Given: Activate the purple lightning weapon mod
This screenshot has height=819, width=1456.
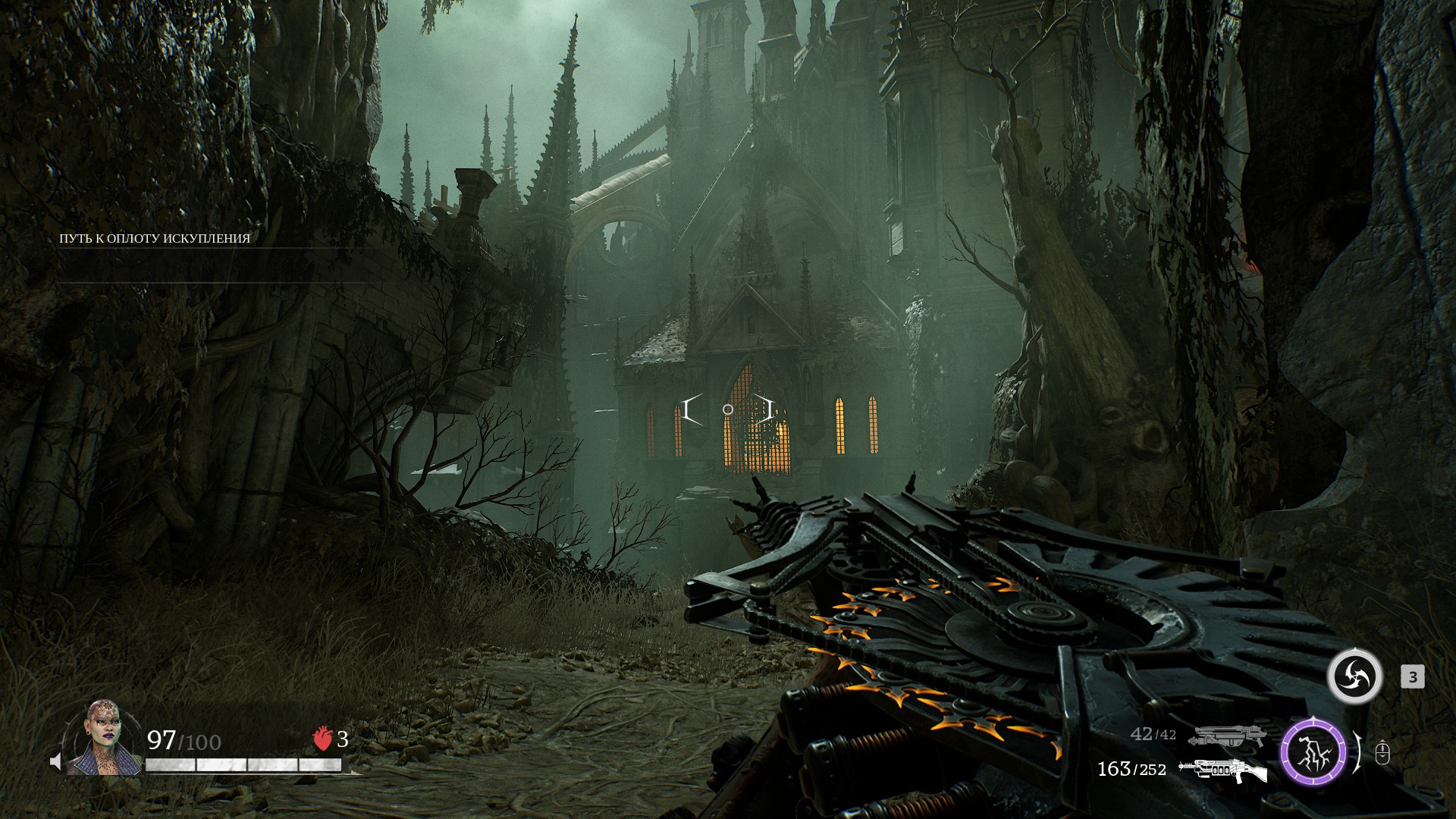Looking at the screenshot, I should tap(1313, 753).
